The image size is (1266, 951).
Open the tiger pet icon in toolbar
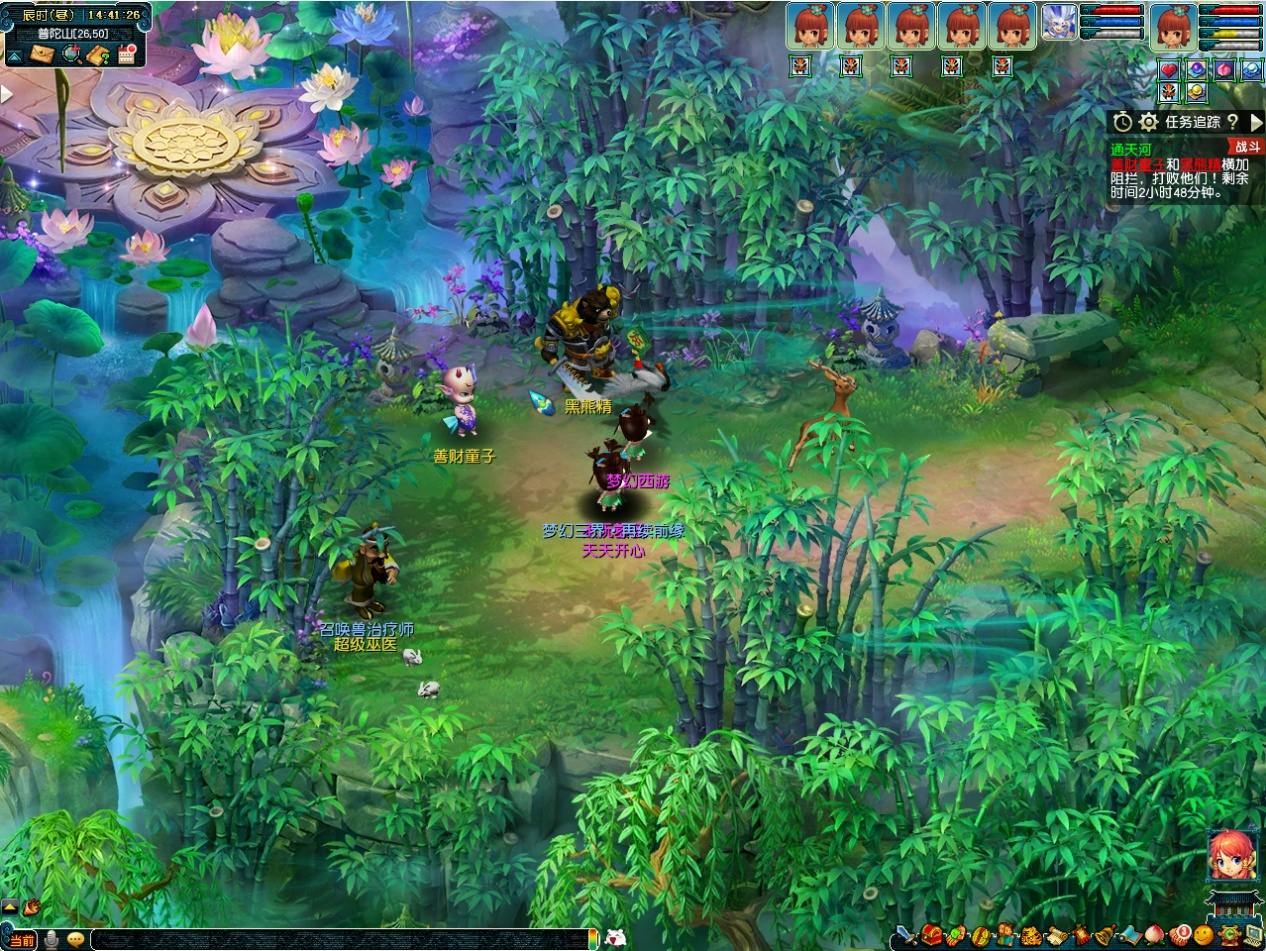tap(1029, 936)
